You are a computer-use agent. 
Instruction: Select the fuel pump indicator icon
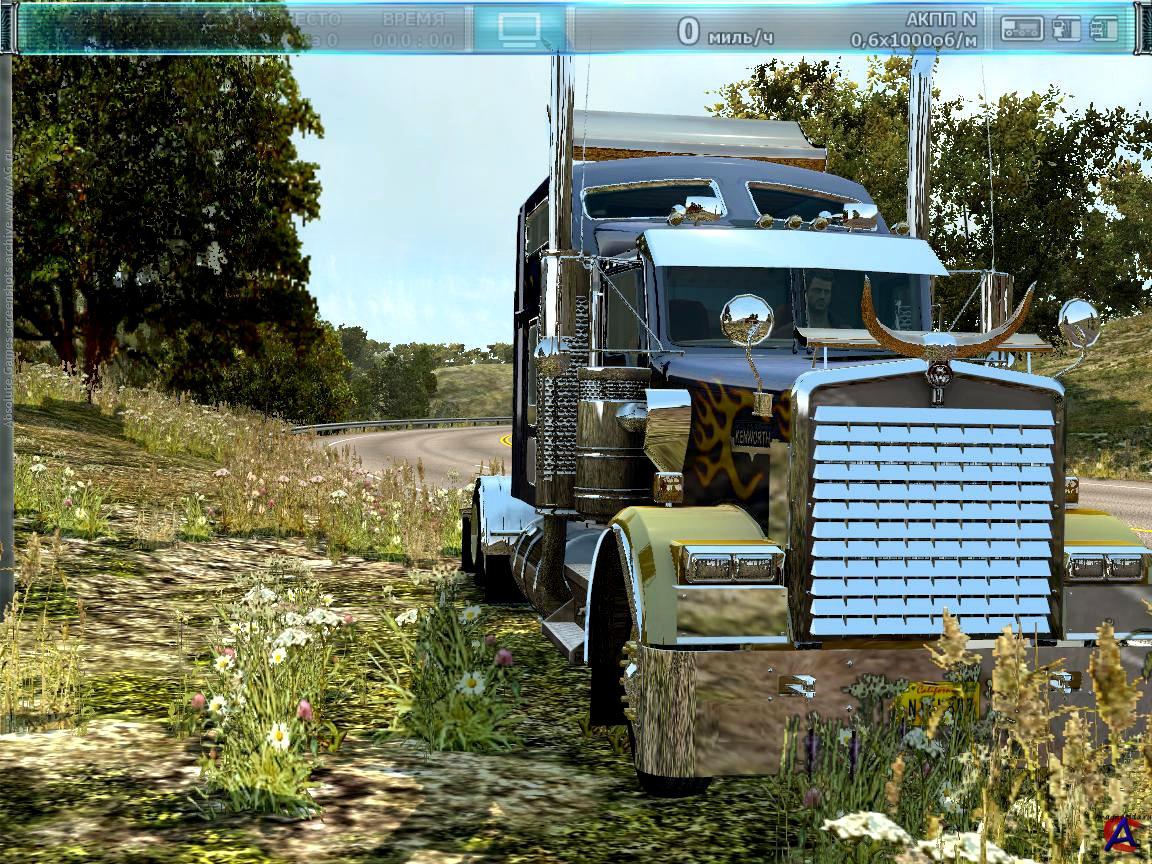(x=1066, y=28)
